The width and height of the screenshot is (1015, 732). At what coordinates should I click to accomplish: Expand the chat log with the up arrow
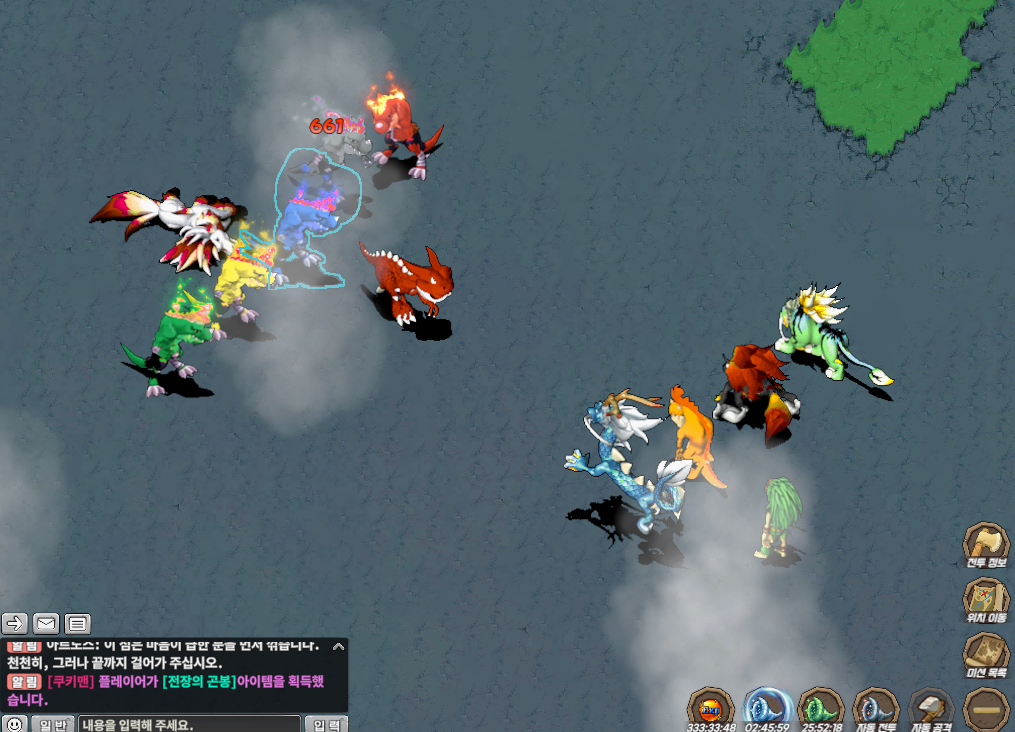click(338, 647)
